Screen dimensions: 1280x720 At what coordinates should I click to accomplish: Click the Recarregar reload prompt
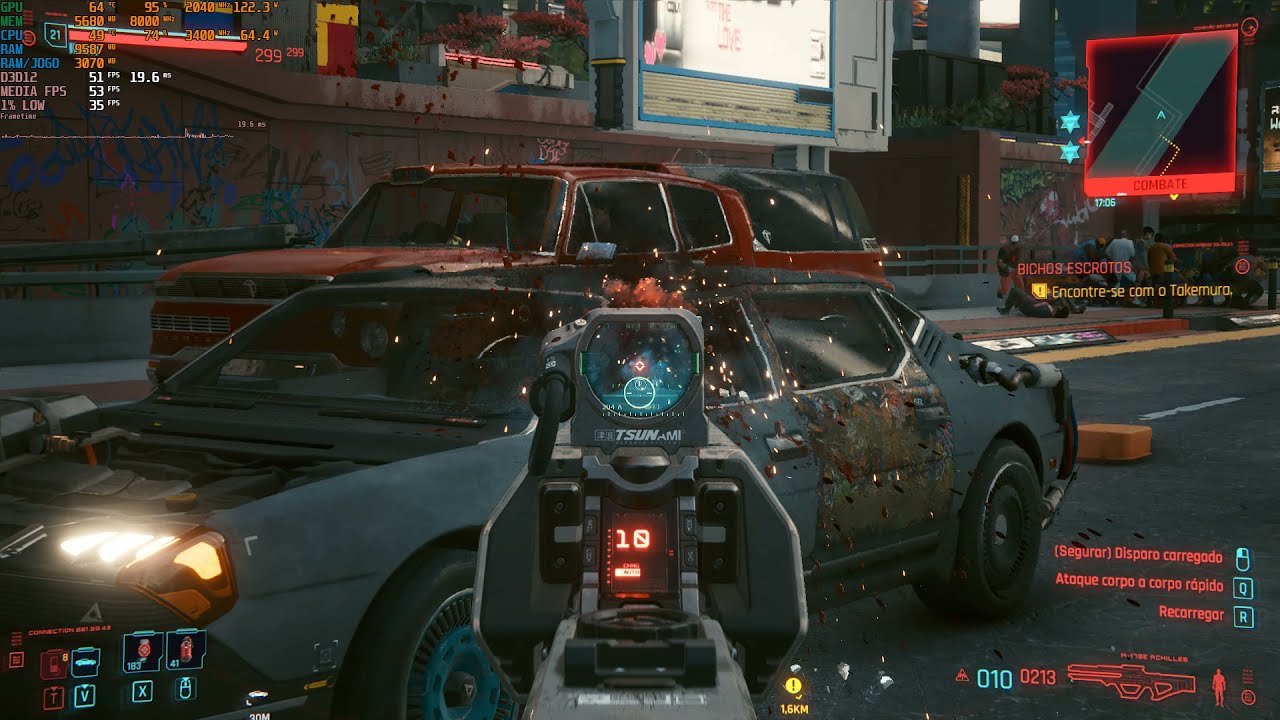pos(1189,614)
